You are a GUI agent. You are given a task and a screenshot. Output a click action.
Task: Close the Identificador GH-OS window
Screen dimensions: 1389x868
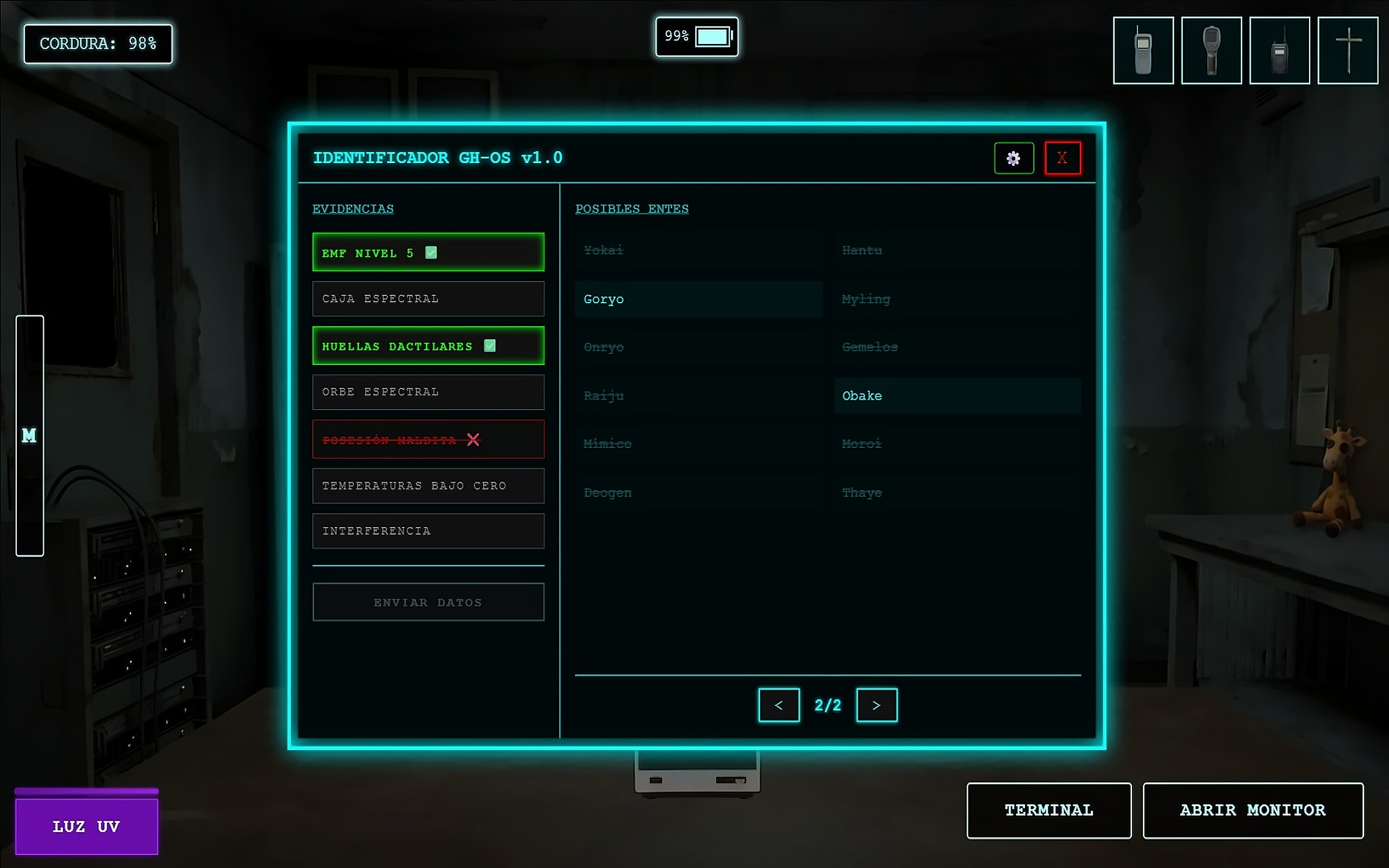point(1062,158)
